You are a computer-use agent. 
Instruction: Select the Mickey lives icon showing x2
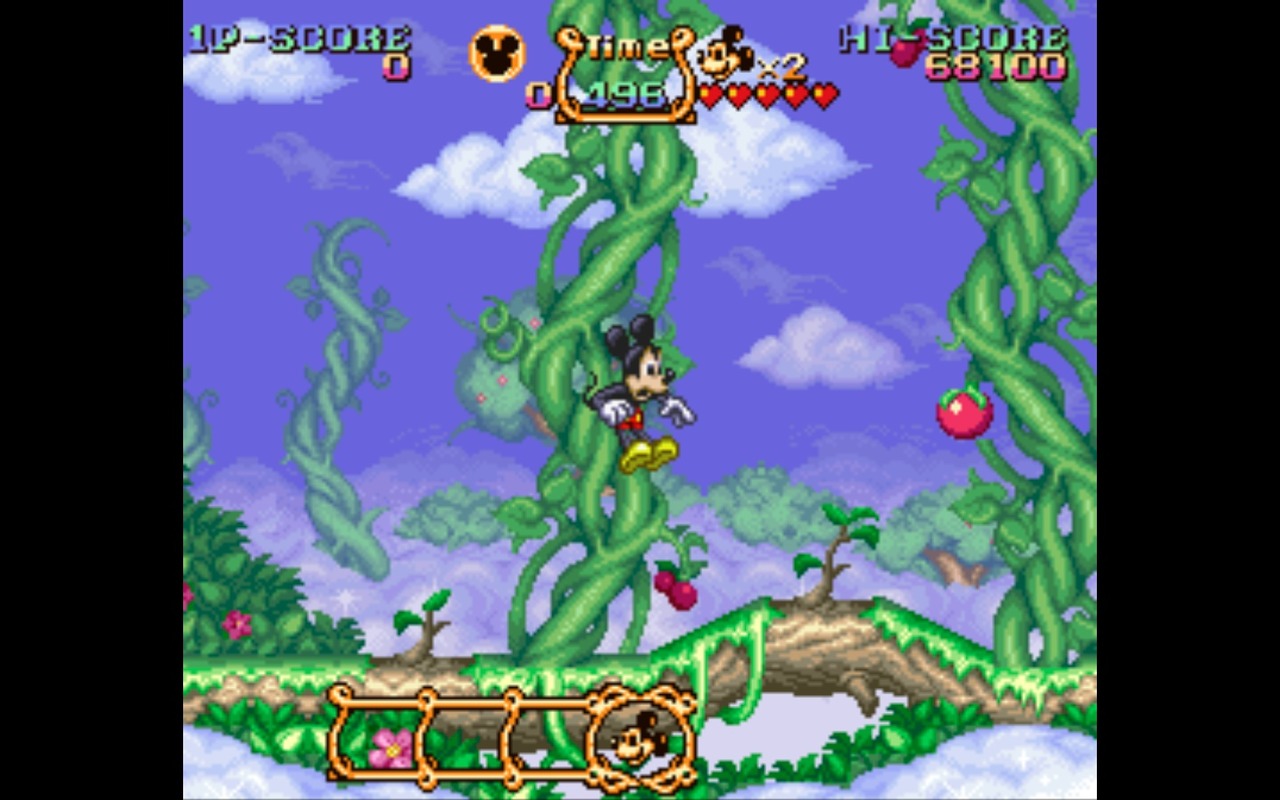[x=723, y=53]
